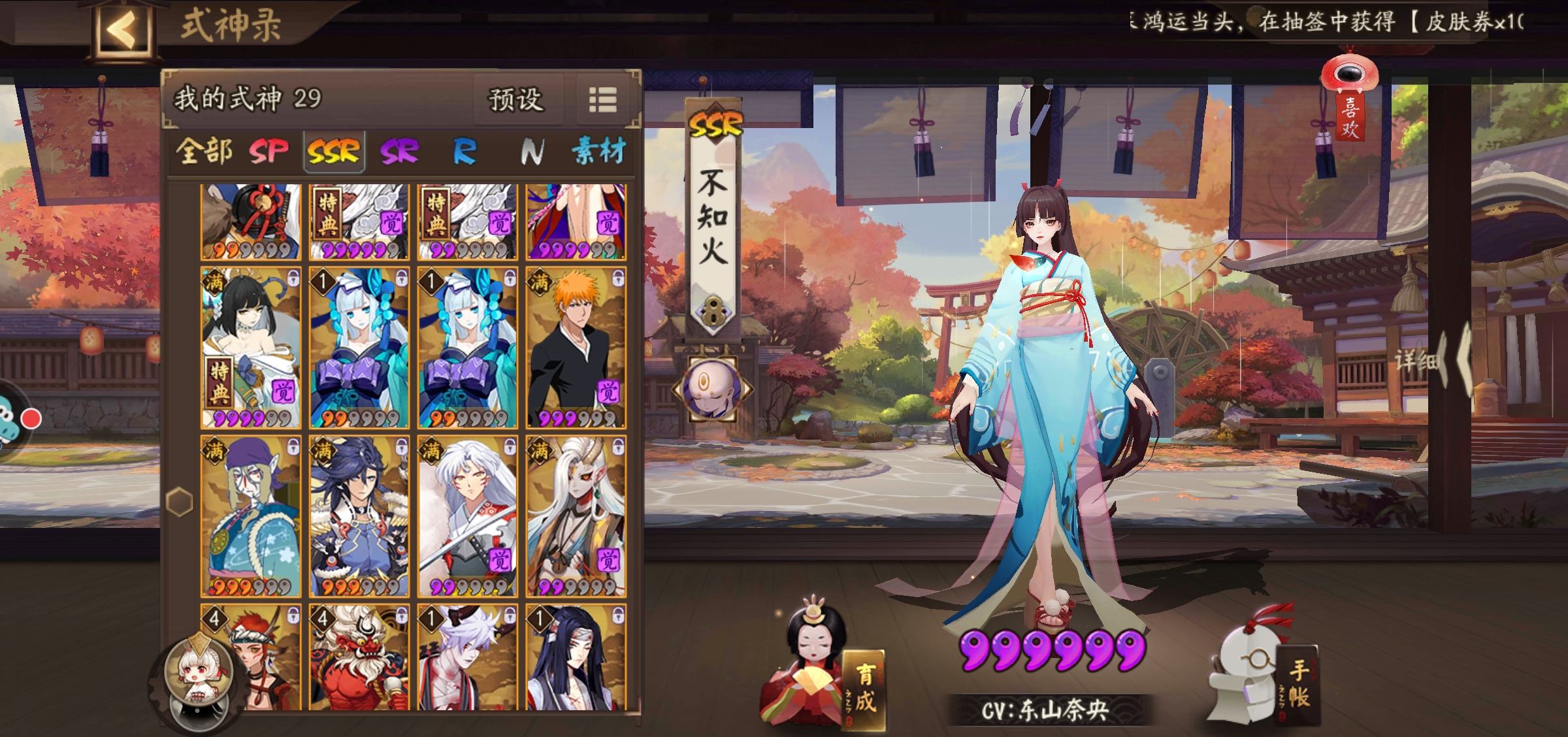Switch to the 素材 materials tab
The width and height of the screenshot is (1568, 737).
point(598,152)
